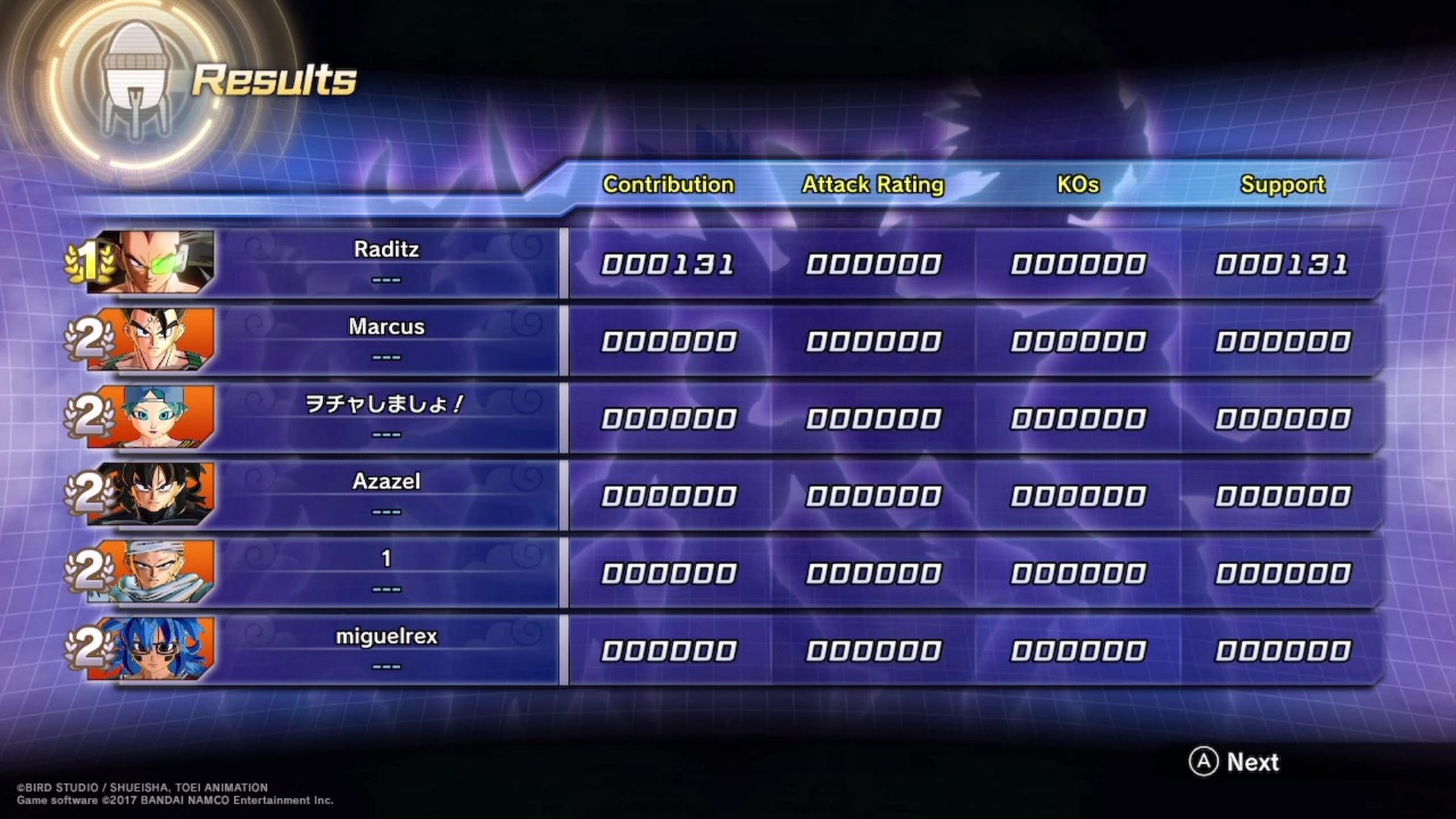Click the Support column header
Viewport: 1456px width, 819px height.
coord(1282,184)
